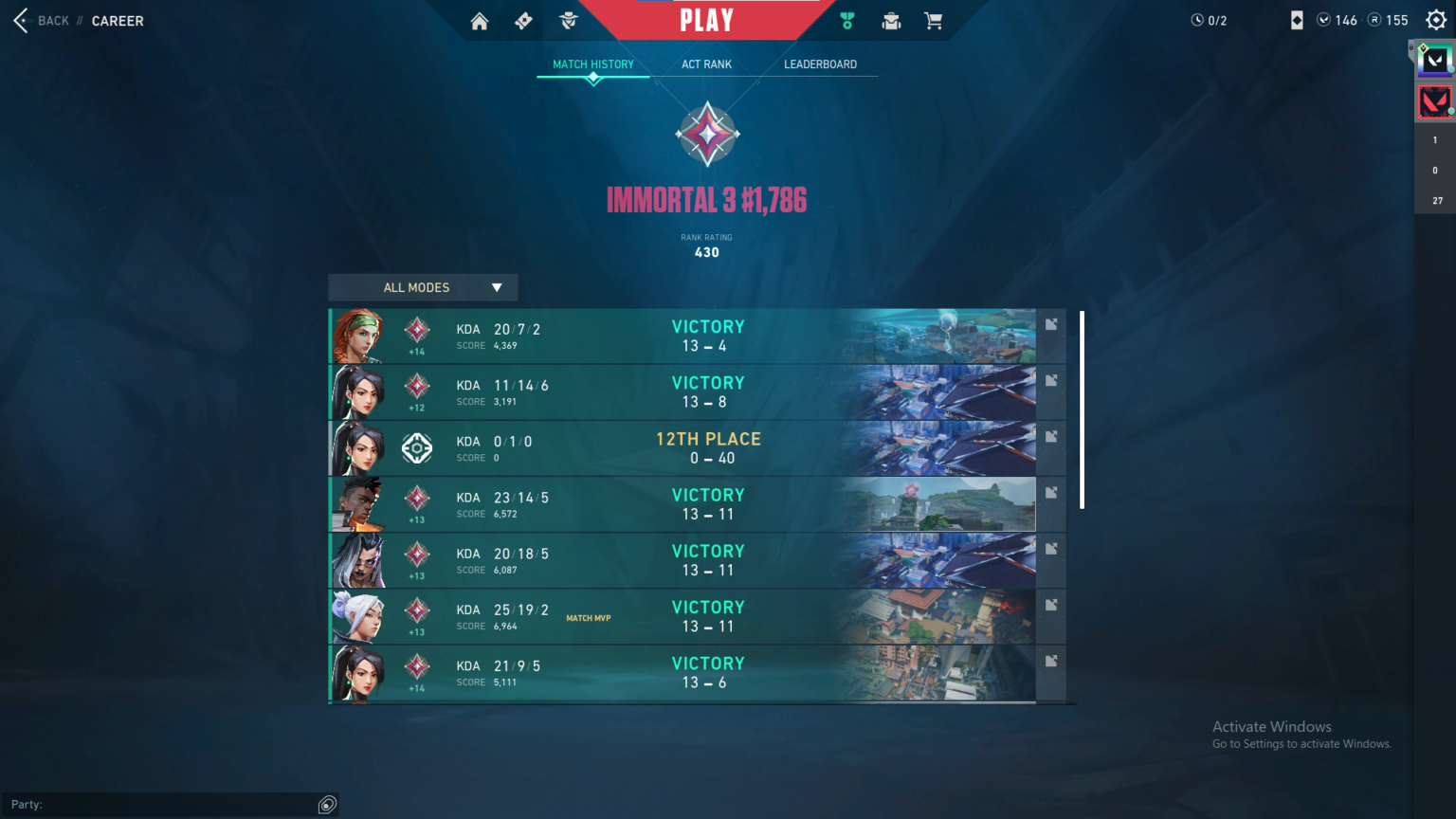This screenshot has height=819, width=1456.
Task: Open the LEADERBOARD tab
Action: [819, 64]
